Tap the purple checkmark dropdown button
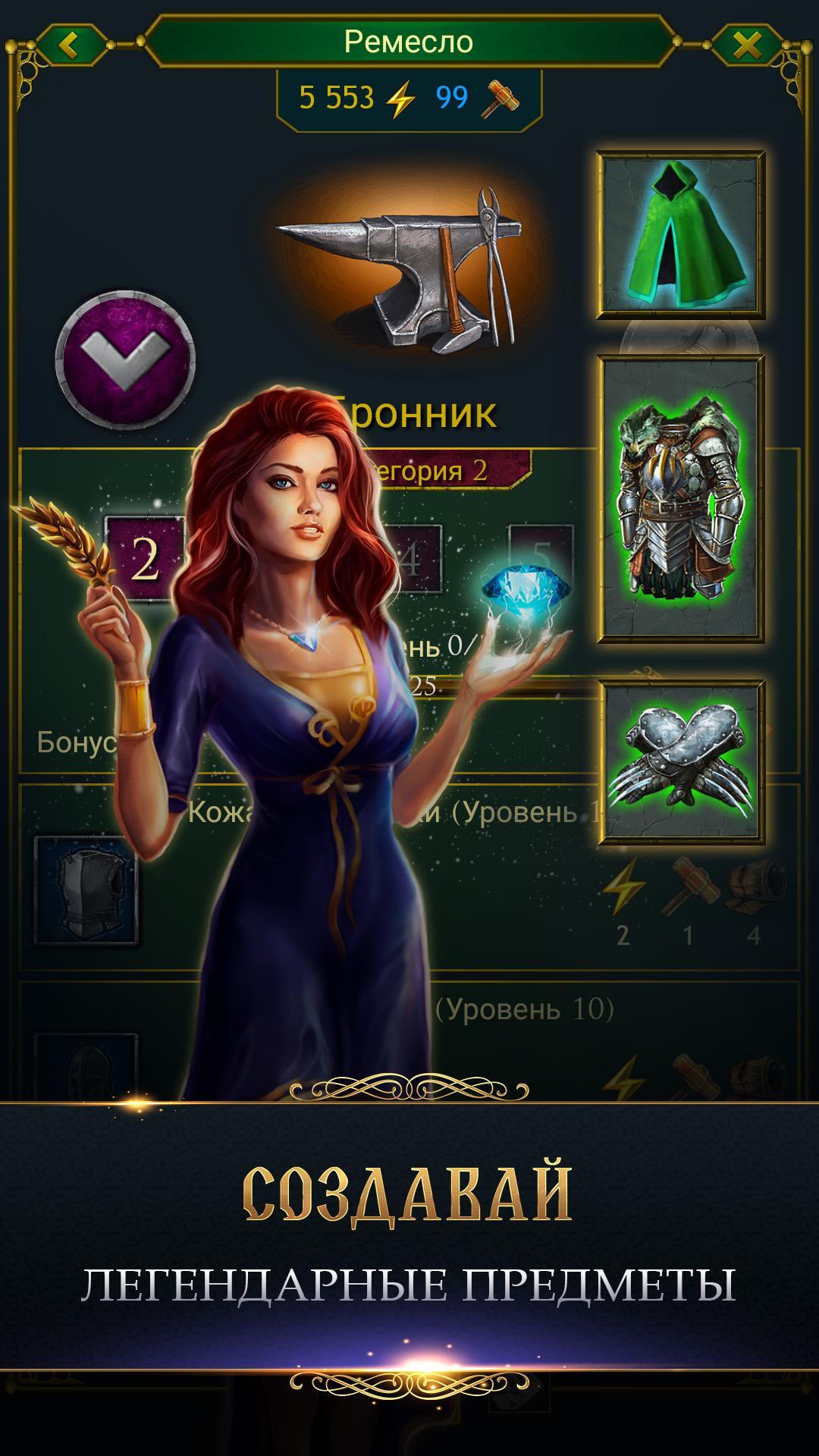This screenshot has width=819, height=1456. point(125,359)
